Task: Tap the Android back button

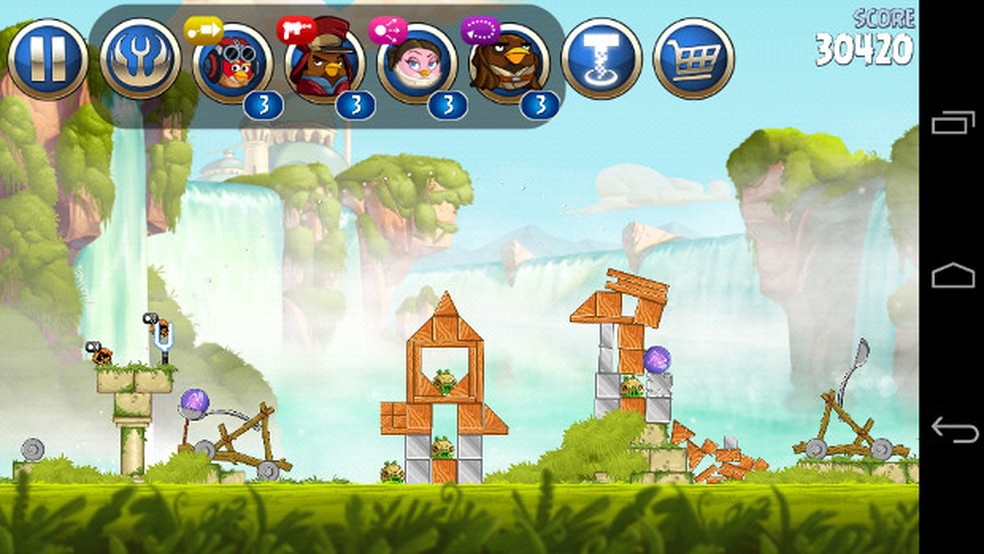Action: click(x=952, y=429)
